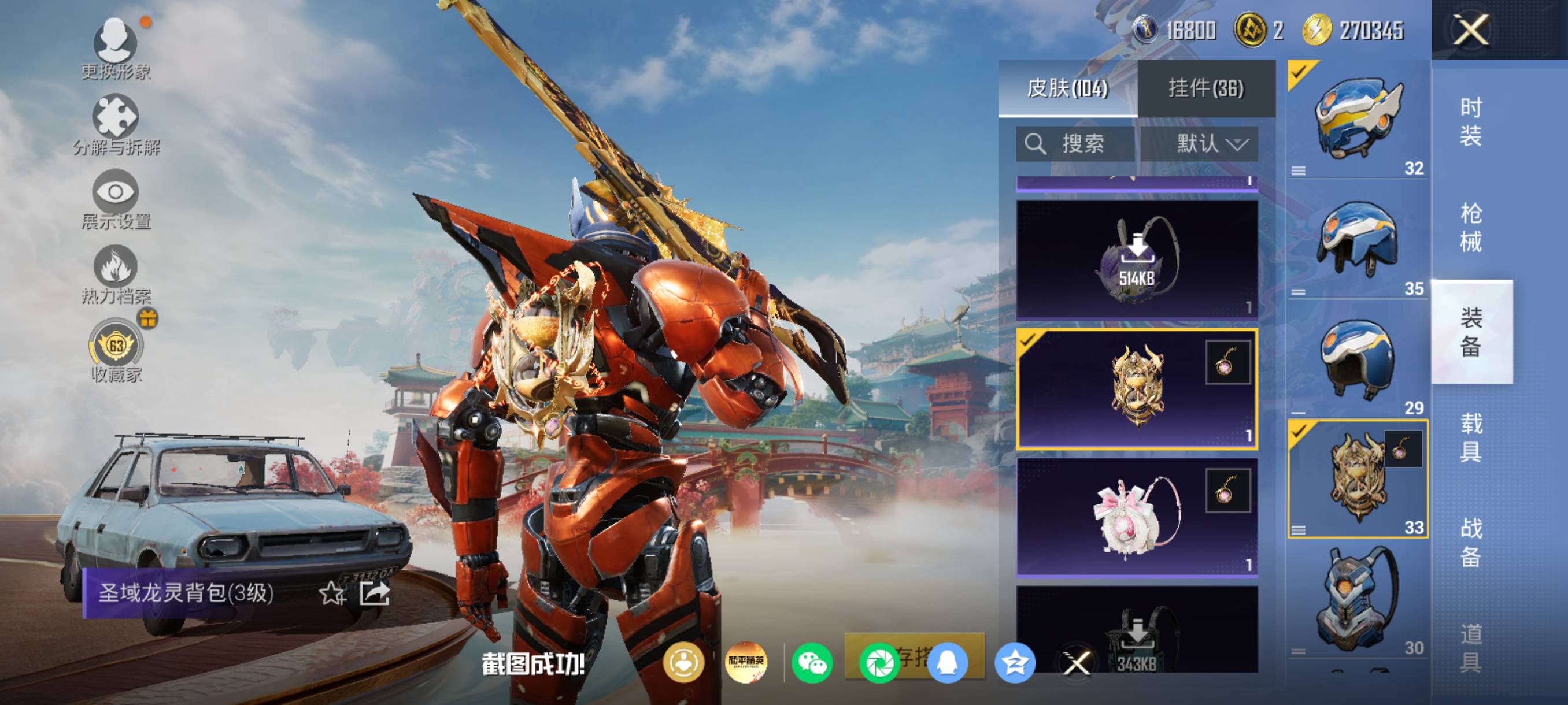Click the 搜索 search field
The image size is (1568, 705).
pyautogui.click(x=1075, y=144)
